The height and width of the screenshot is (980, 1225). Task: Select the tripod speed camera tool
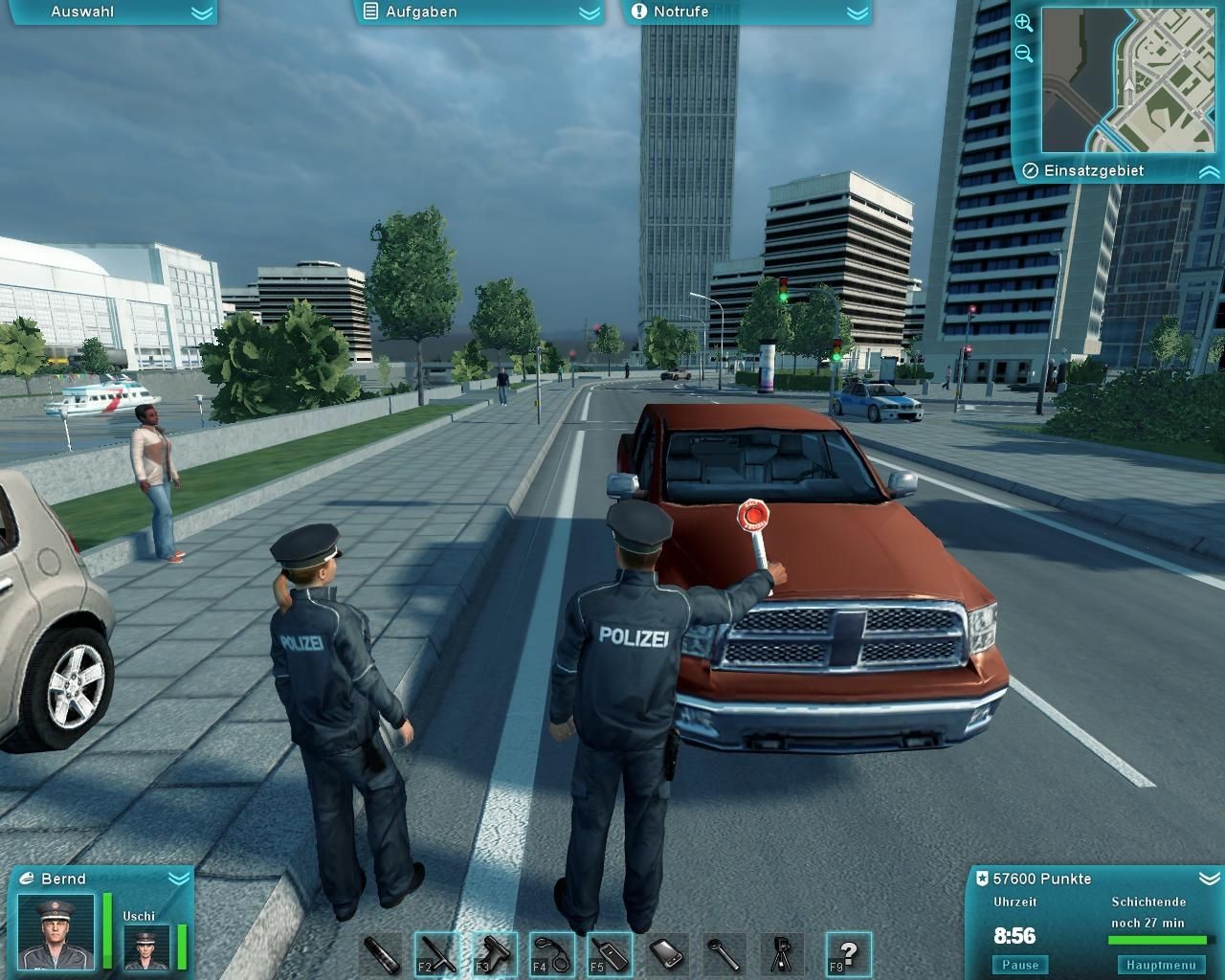coord(782,954)
